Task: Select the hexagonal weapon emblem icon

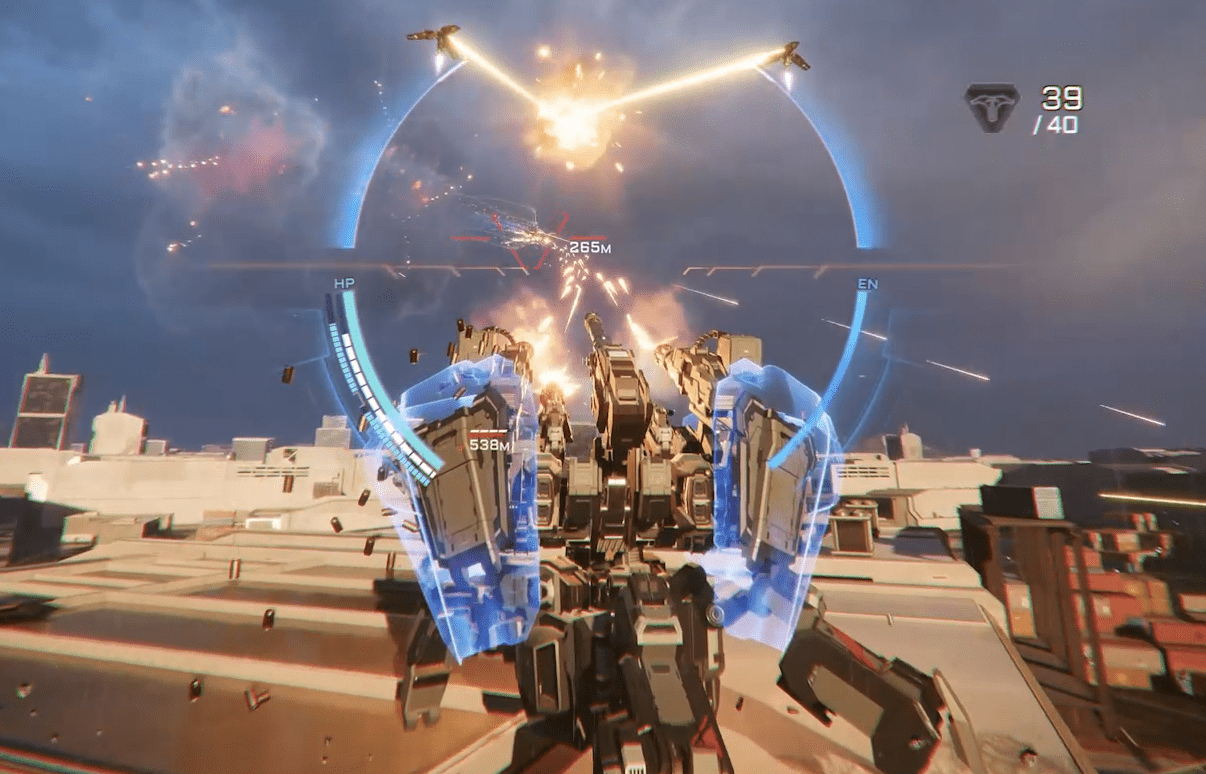Action: coord(991,107)
